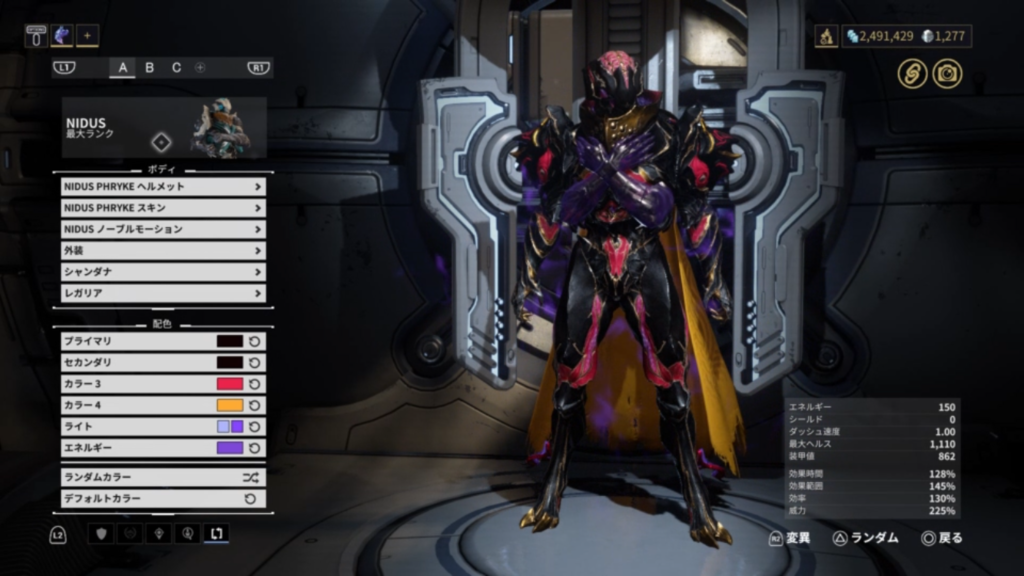Reset the セカンダリ color with its arrow
Viewport: 1024px width, 576px height.
point(255,363)
